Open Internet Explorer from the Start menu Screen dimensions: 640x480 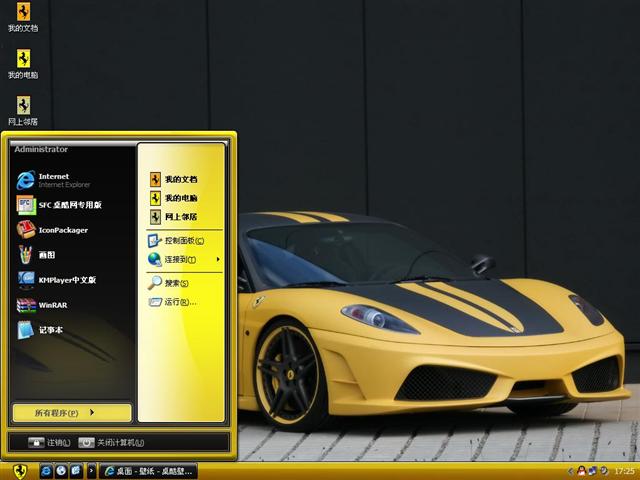click(x=60, y=180)
